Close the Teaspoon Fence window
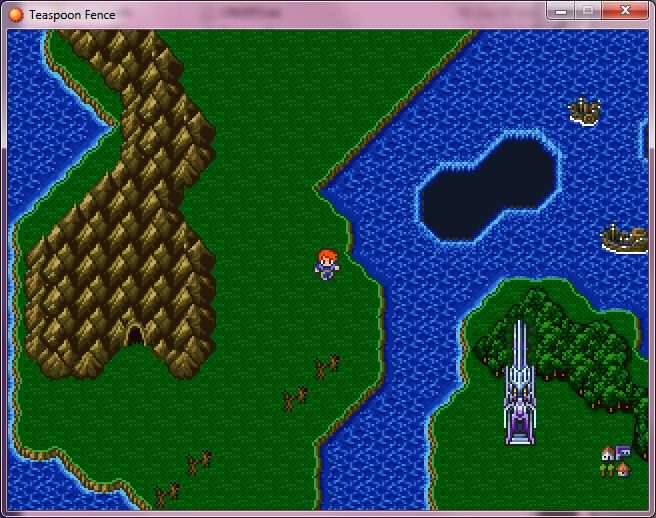Screen dimensions: 656x518 [x=625, y=10]
